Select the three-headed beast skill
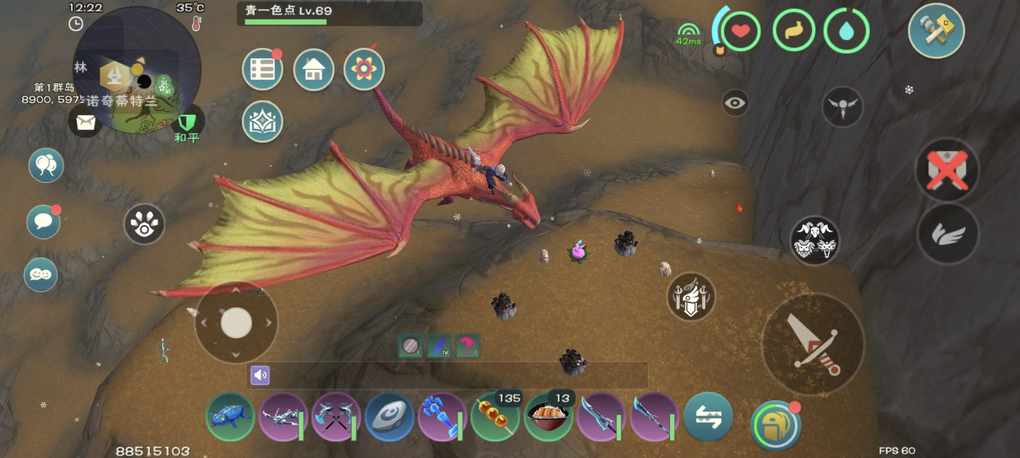 tap(815, 240)
